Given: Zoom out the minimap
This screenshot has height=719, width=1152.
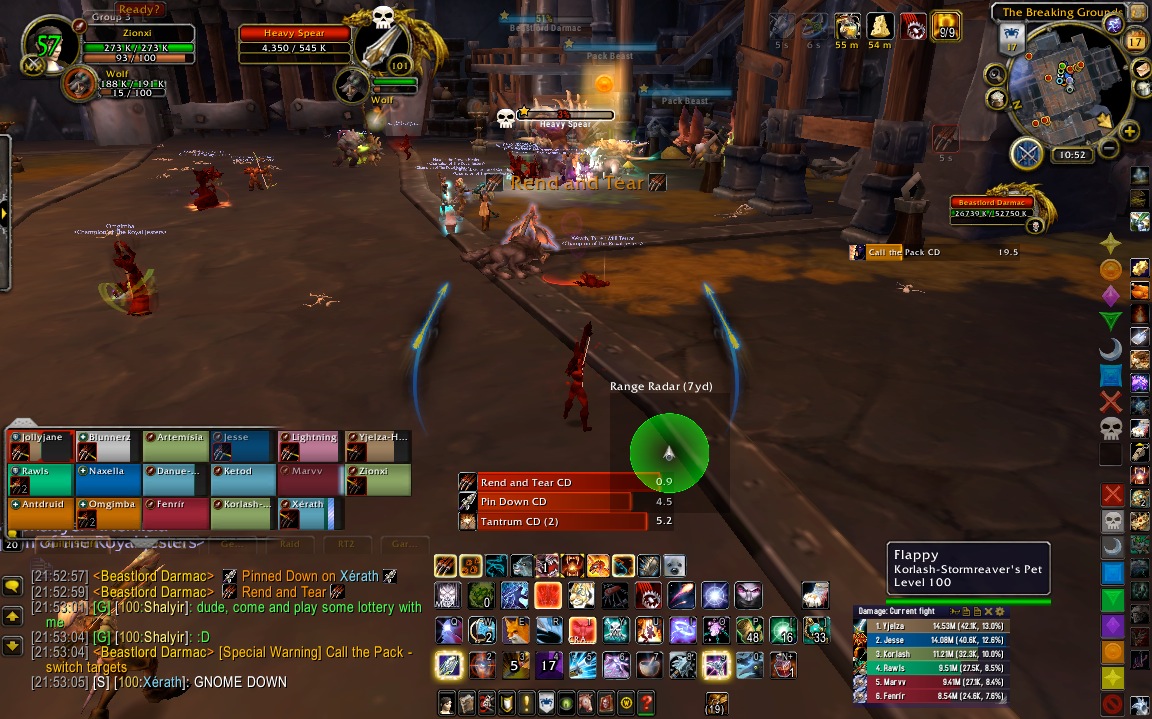Looking at the screenshot, I should (1108, 150).
